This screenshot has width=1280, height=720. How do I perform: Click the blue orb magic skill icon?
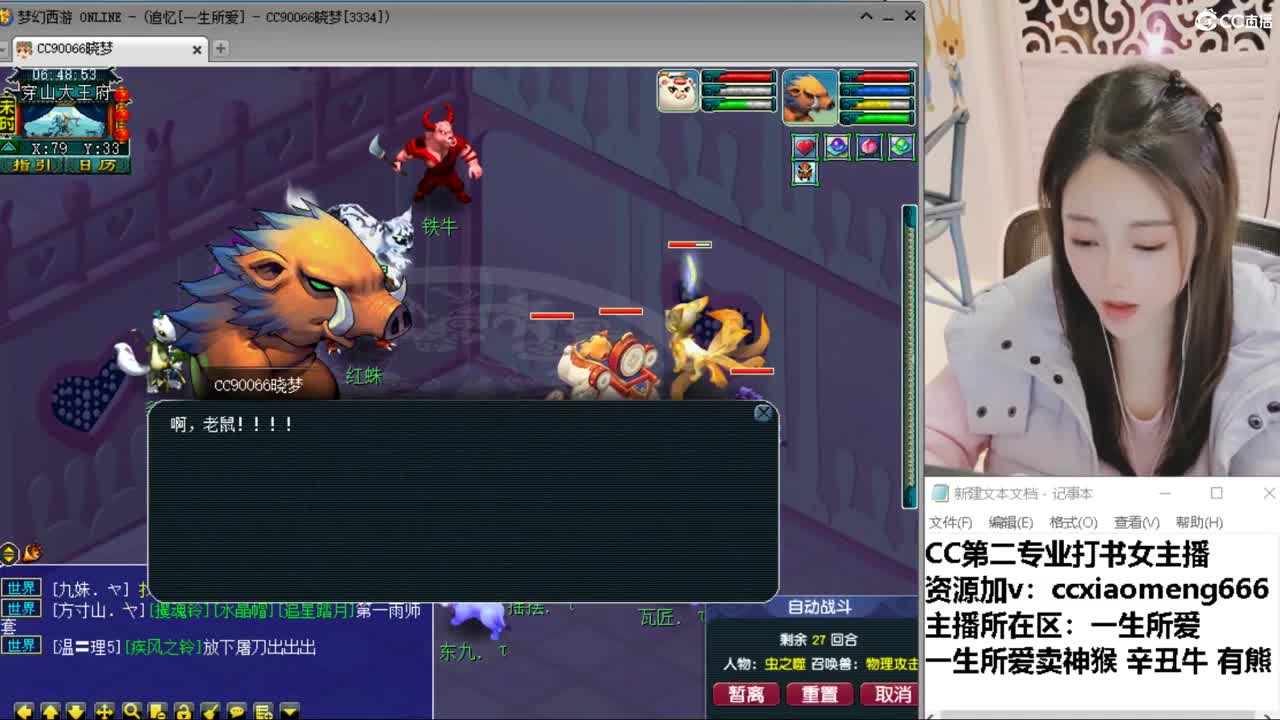(x=838, y=147)
